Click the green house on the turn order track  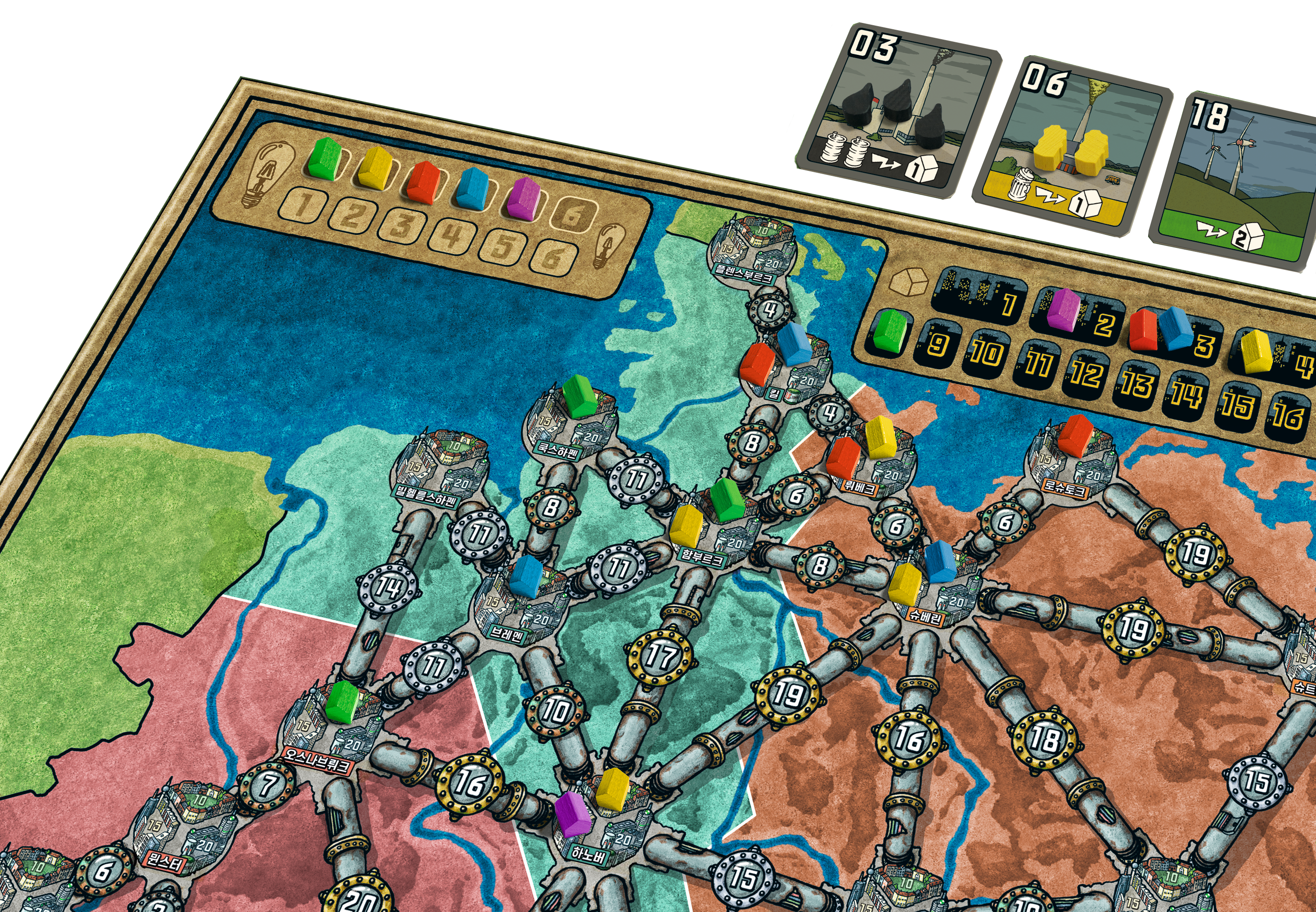(324, 158)
